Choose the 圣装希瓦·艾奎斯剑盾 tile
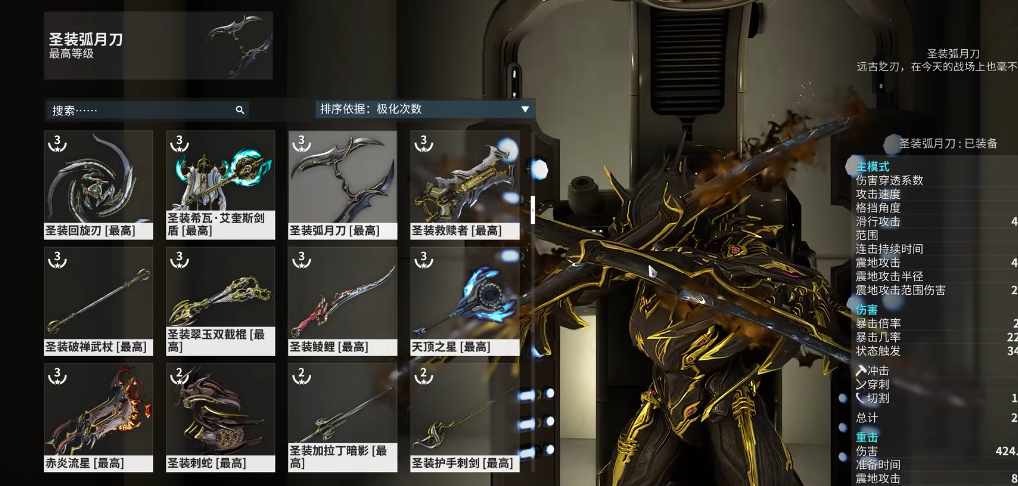 coord(220,182)
